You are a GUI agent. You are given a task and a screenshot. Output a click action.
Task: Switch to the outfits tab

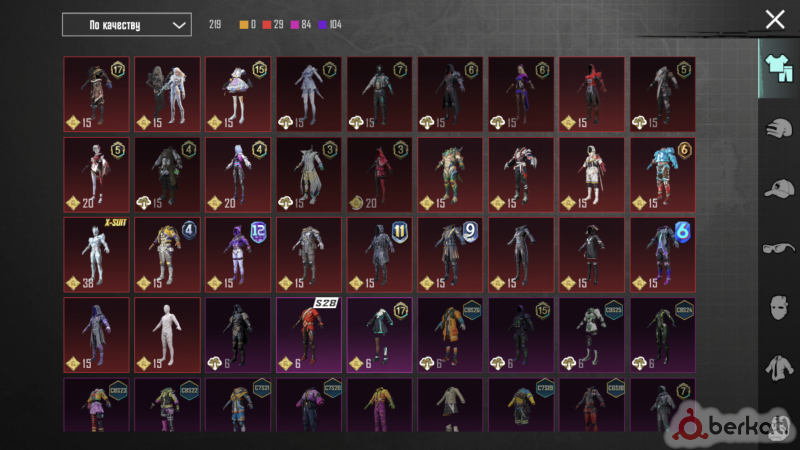pyautogui.click(x=777, y=67)
